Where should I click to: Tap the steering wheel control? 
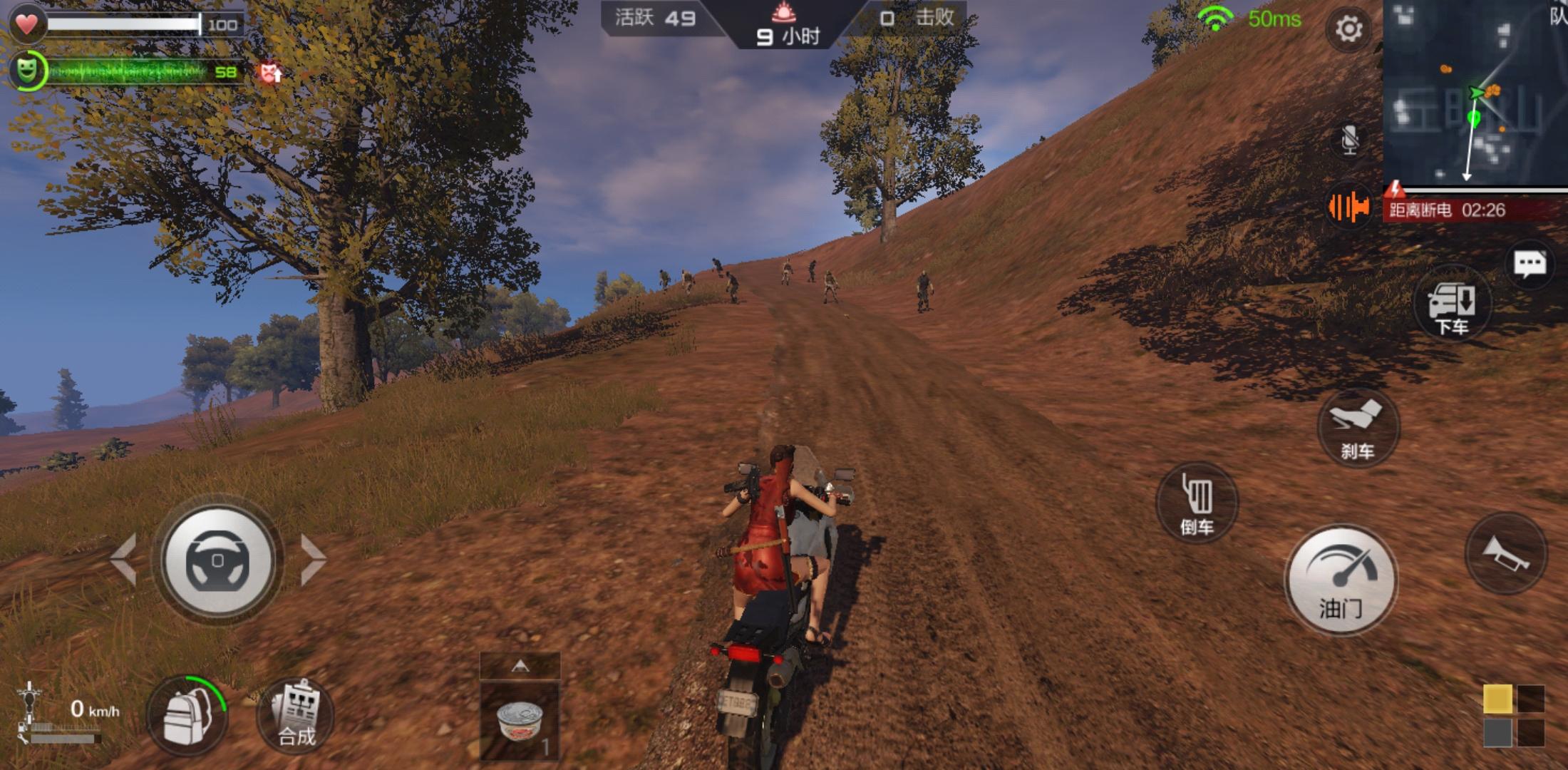pyautogui.click(x=217, y=560)
